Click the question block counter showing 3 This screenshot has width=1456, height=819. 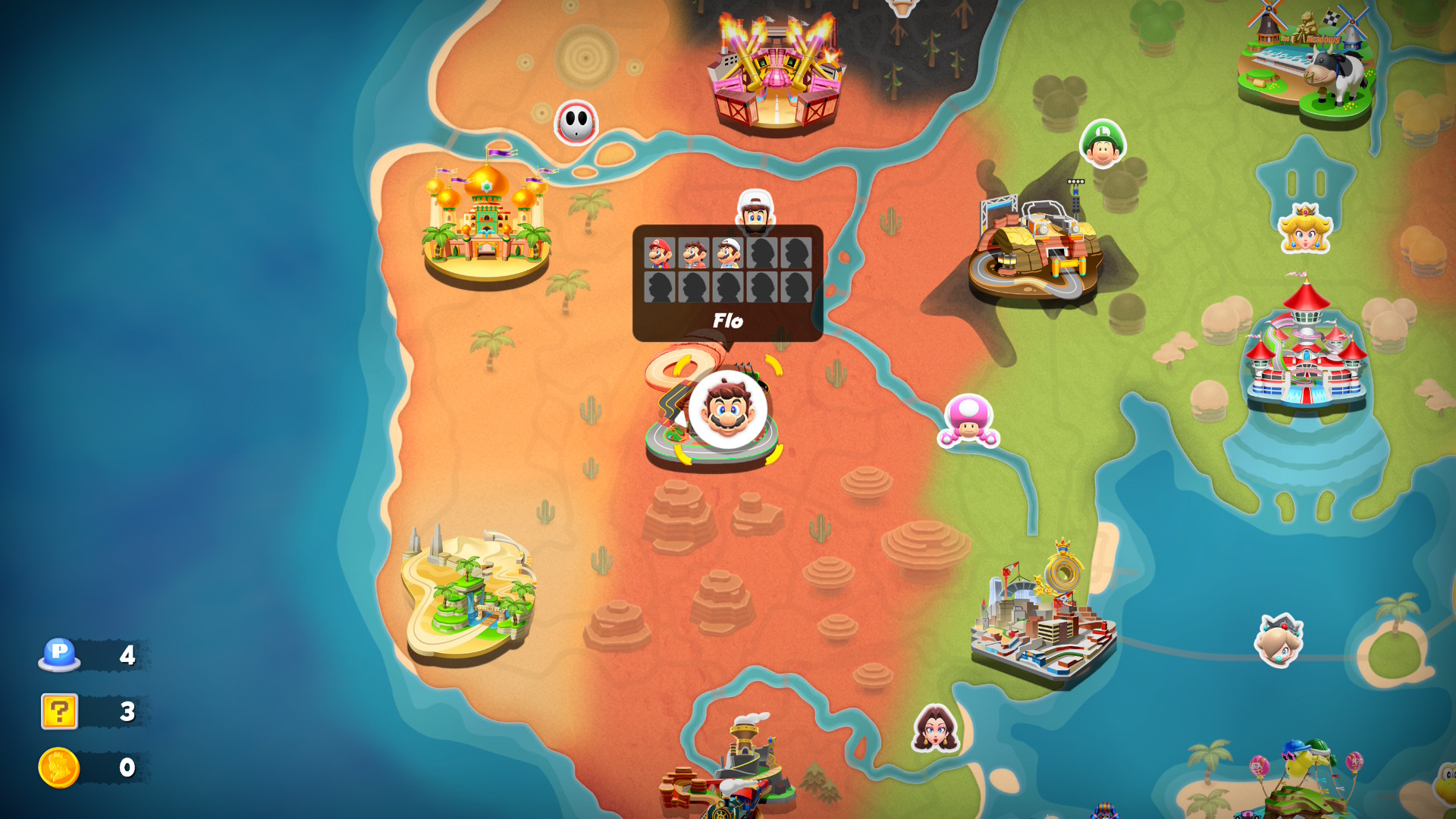pos(87,711)
